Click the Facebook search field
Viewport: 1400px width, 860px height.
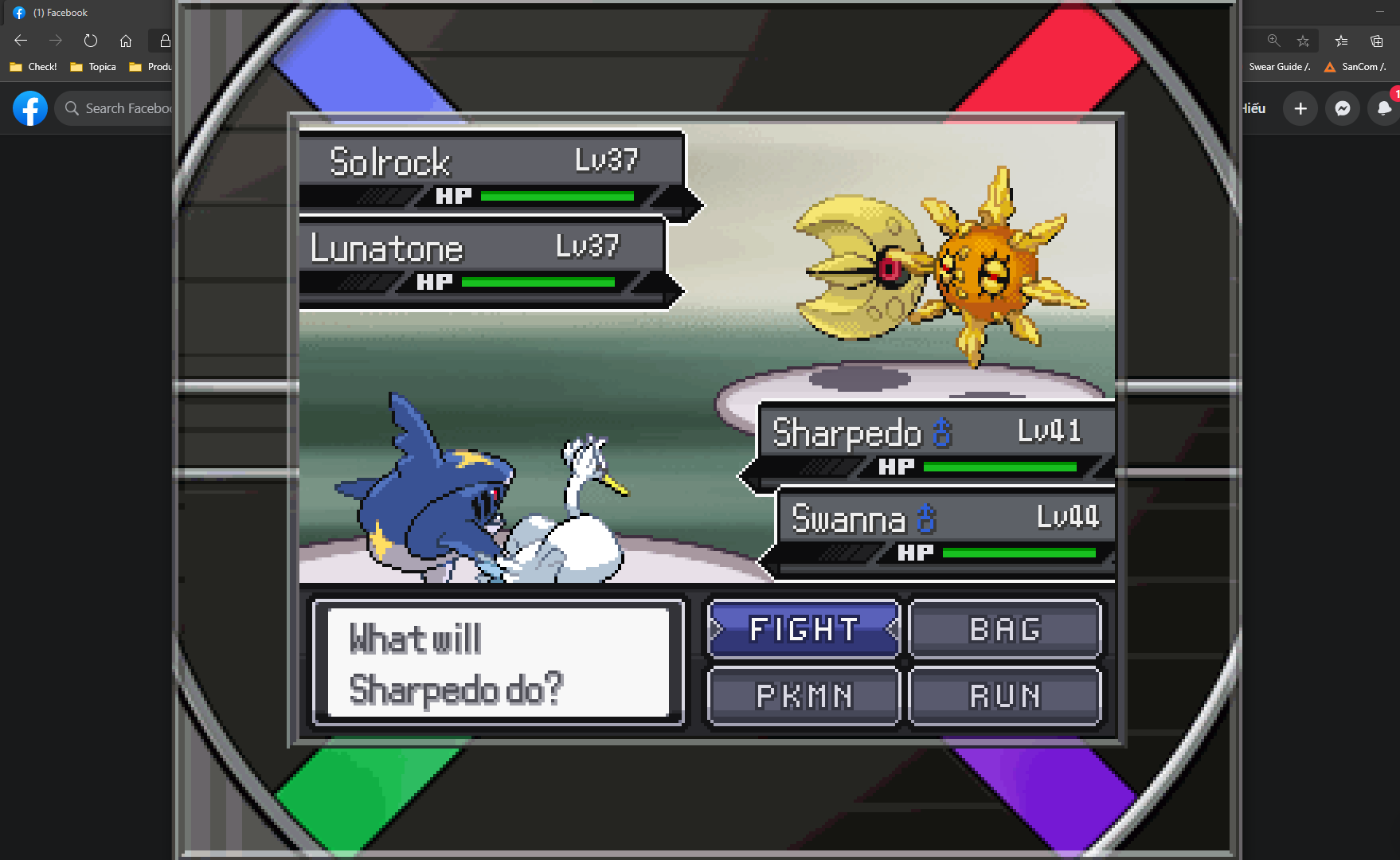pyautogui.click(x=119, y=108)
